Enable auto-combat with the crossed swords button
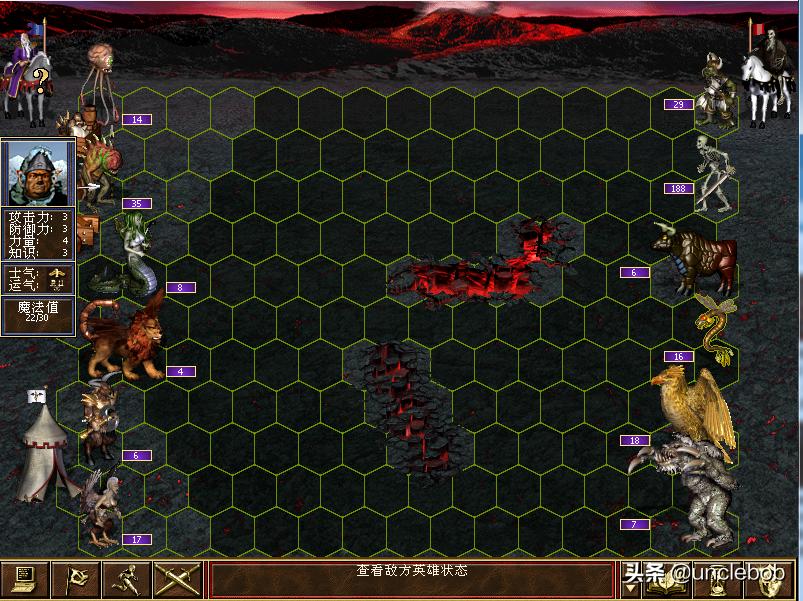803x601 pixels. click(x=178, y=580)
